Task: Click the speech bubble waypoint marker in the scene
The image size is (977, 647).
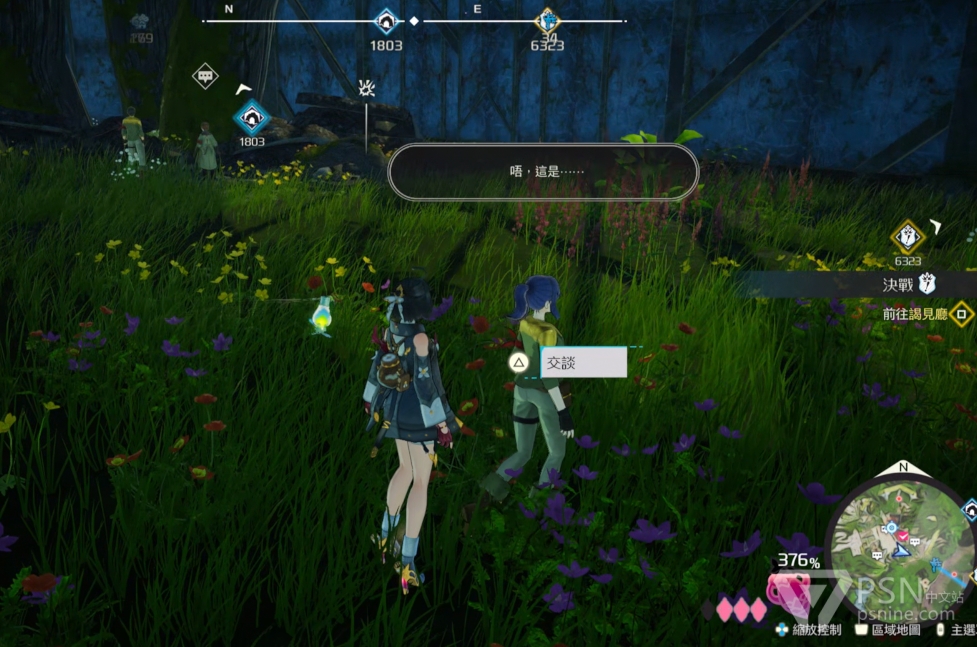Action: click(205, 76)
